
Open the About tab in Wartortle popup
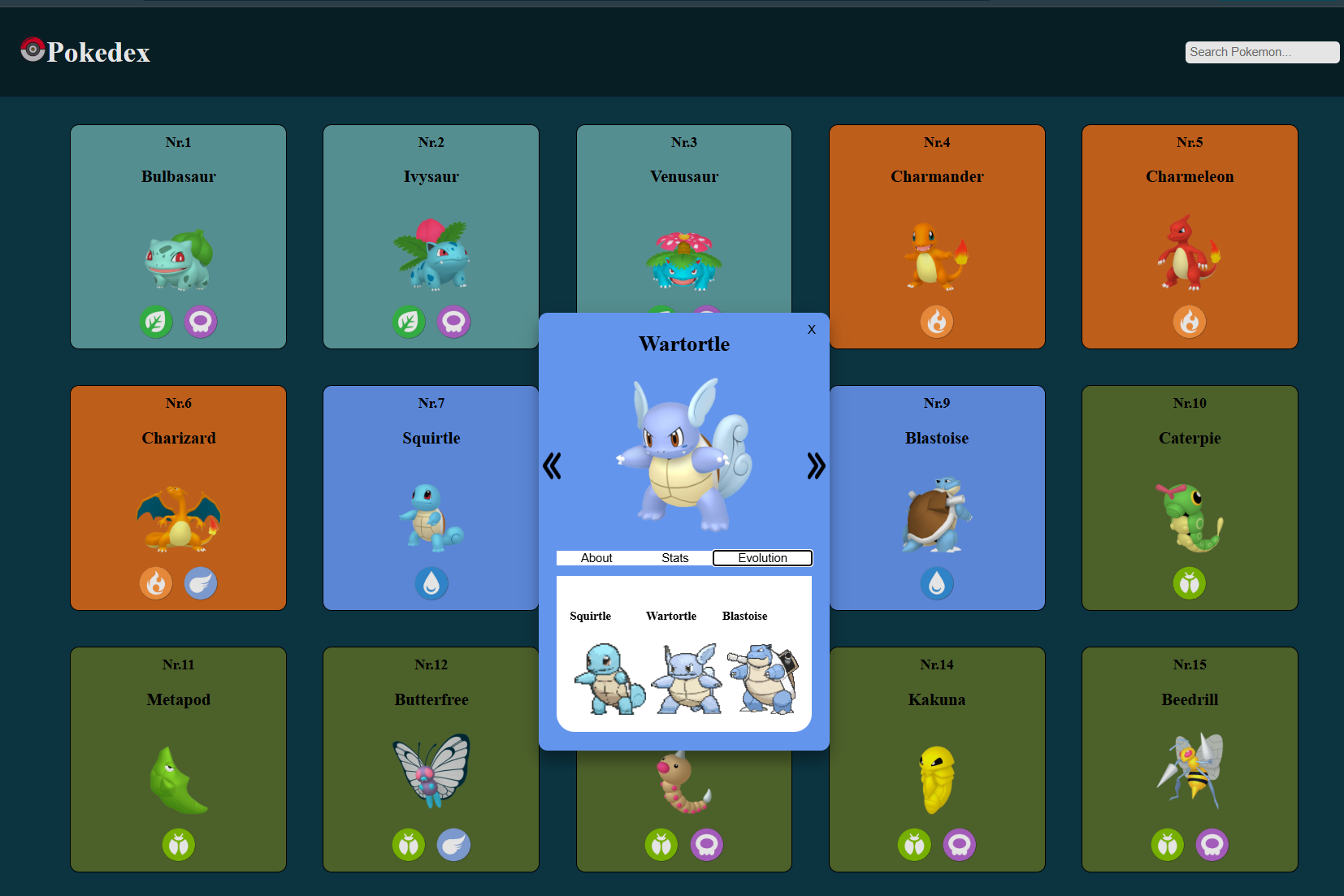point(596,558)
